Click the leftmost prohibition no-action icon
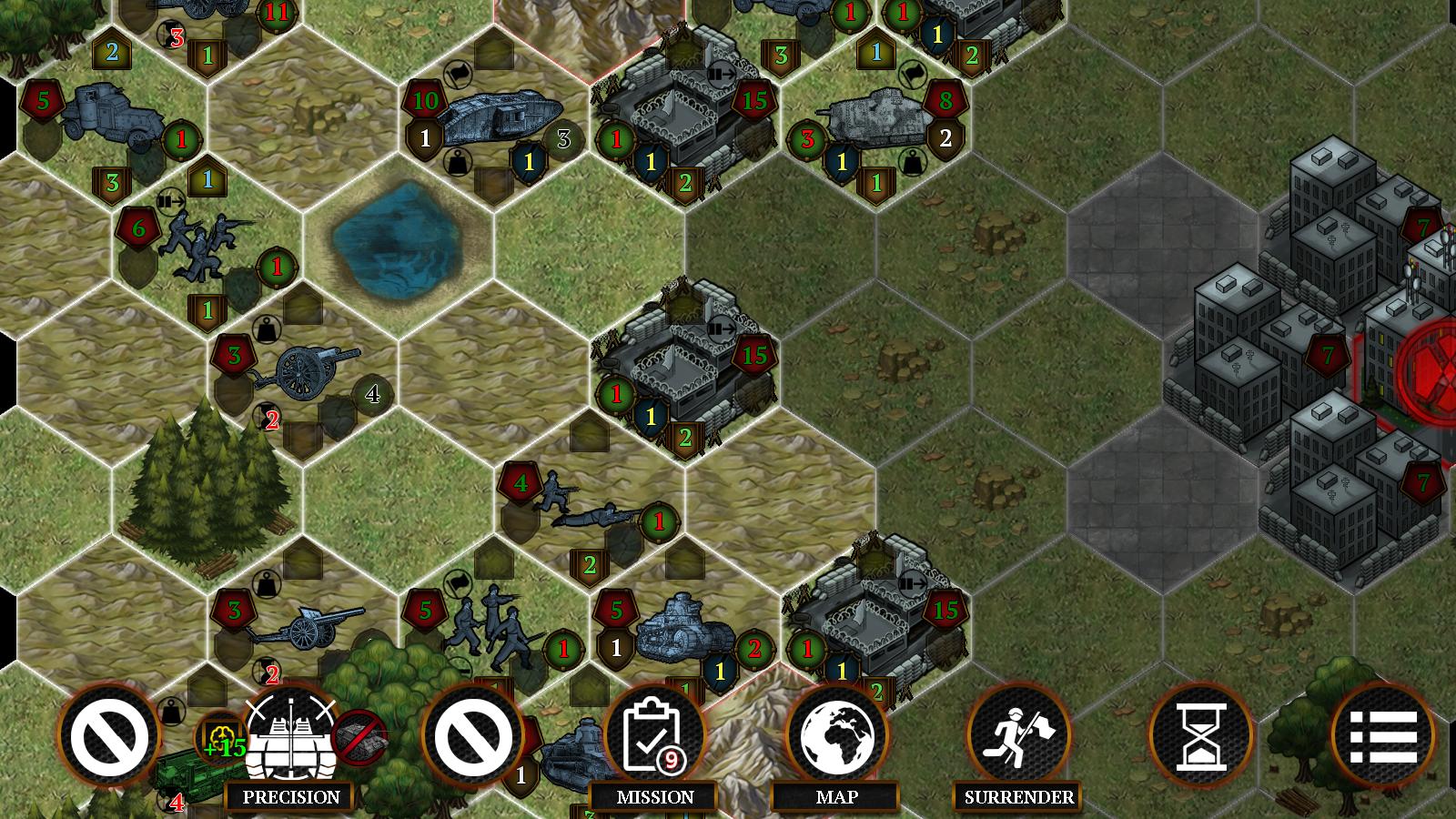1456x819 pixels. click(109, 739)
